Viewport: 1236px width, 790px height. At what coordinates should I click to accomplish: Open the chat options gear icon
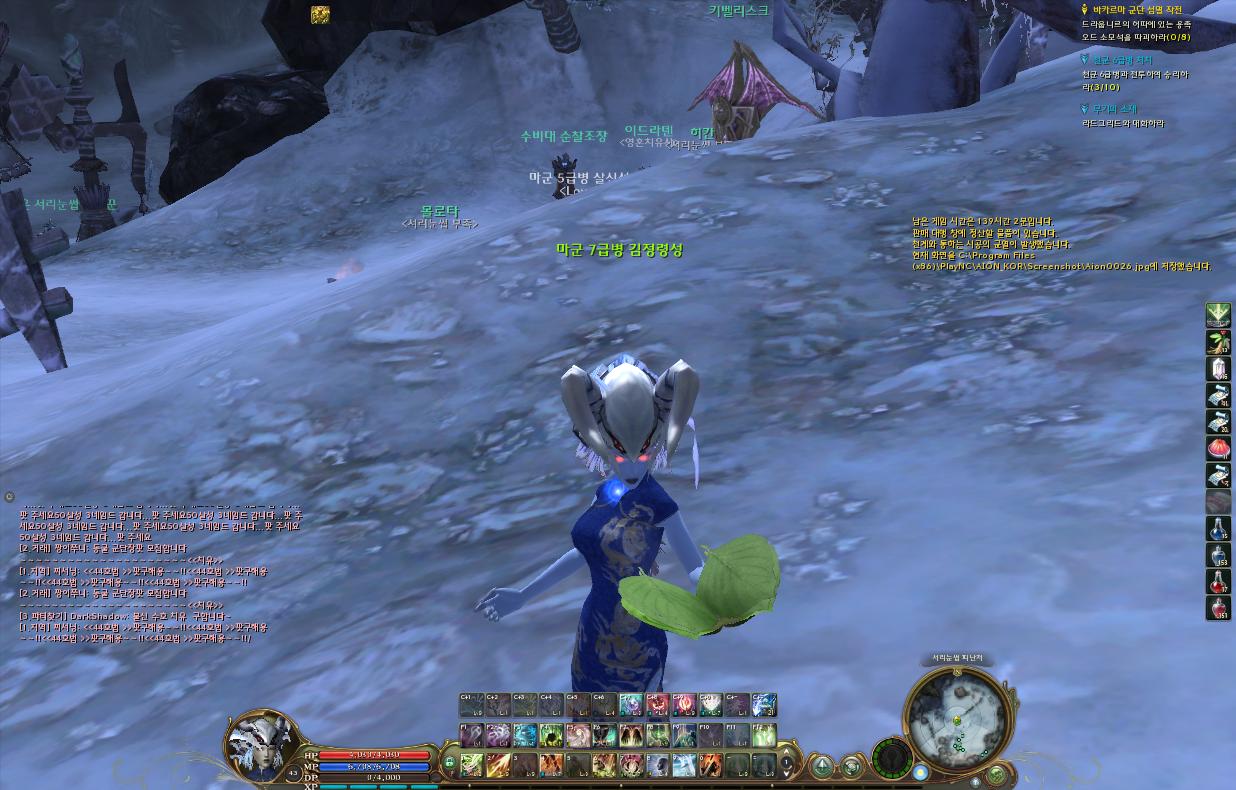[9, 496]
